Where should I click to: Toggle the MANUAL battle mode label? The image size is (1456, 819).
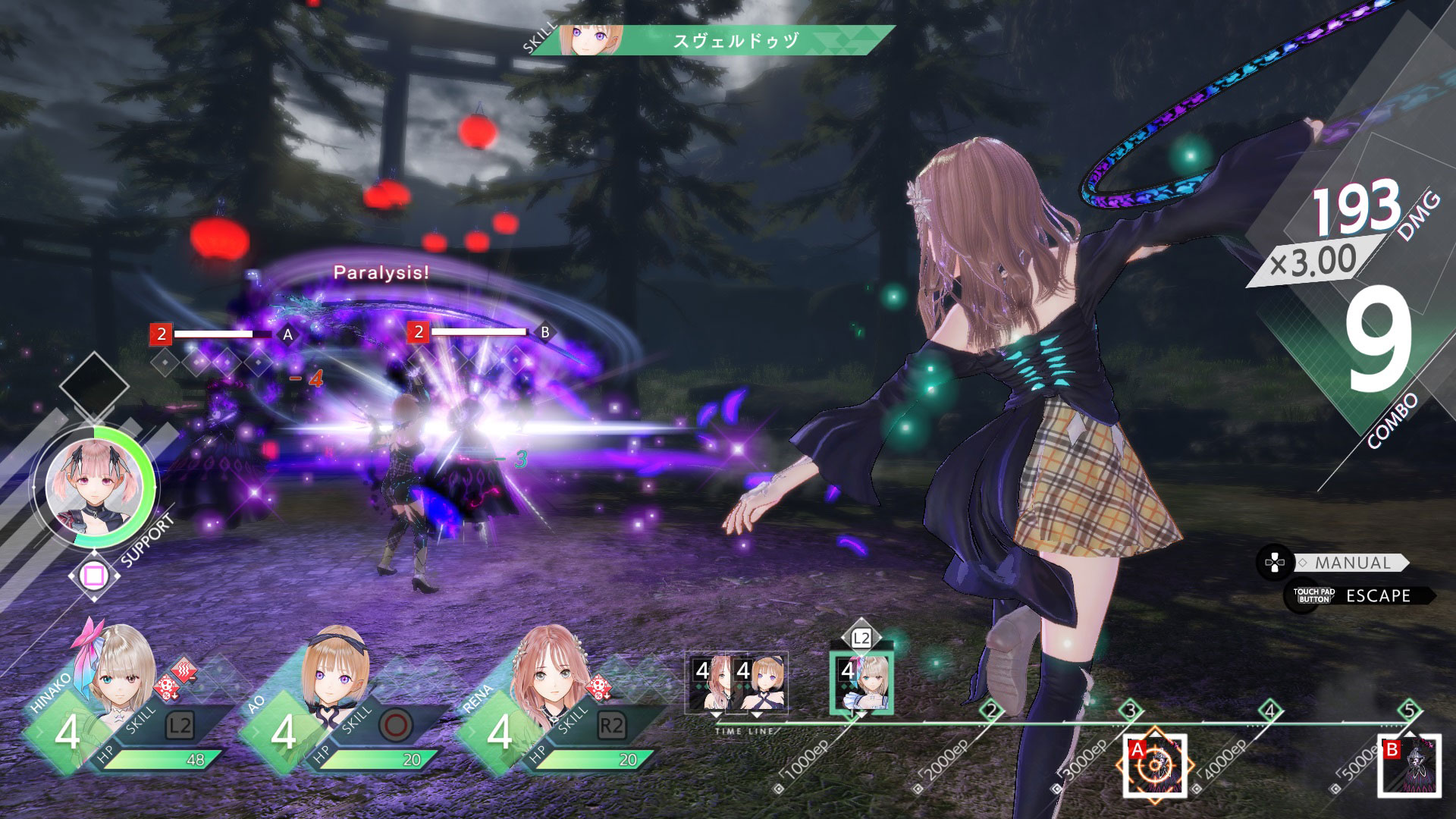[1352, 563]
